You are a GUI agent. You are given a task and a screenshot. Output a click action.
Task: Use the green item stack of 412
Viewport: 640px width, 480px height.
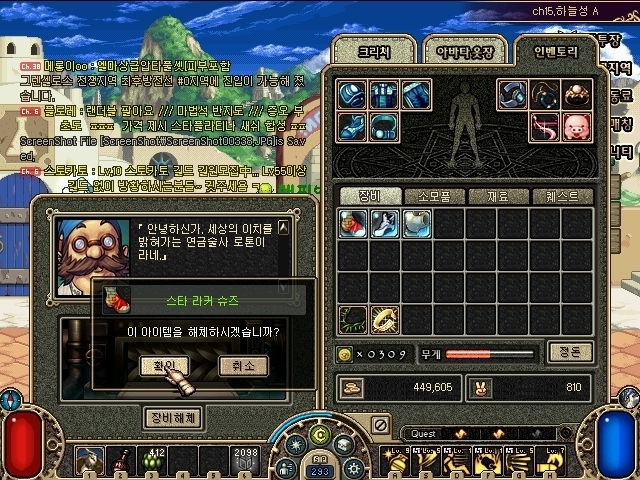[155, 461]
